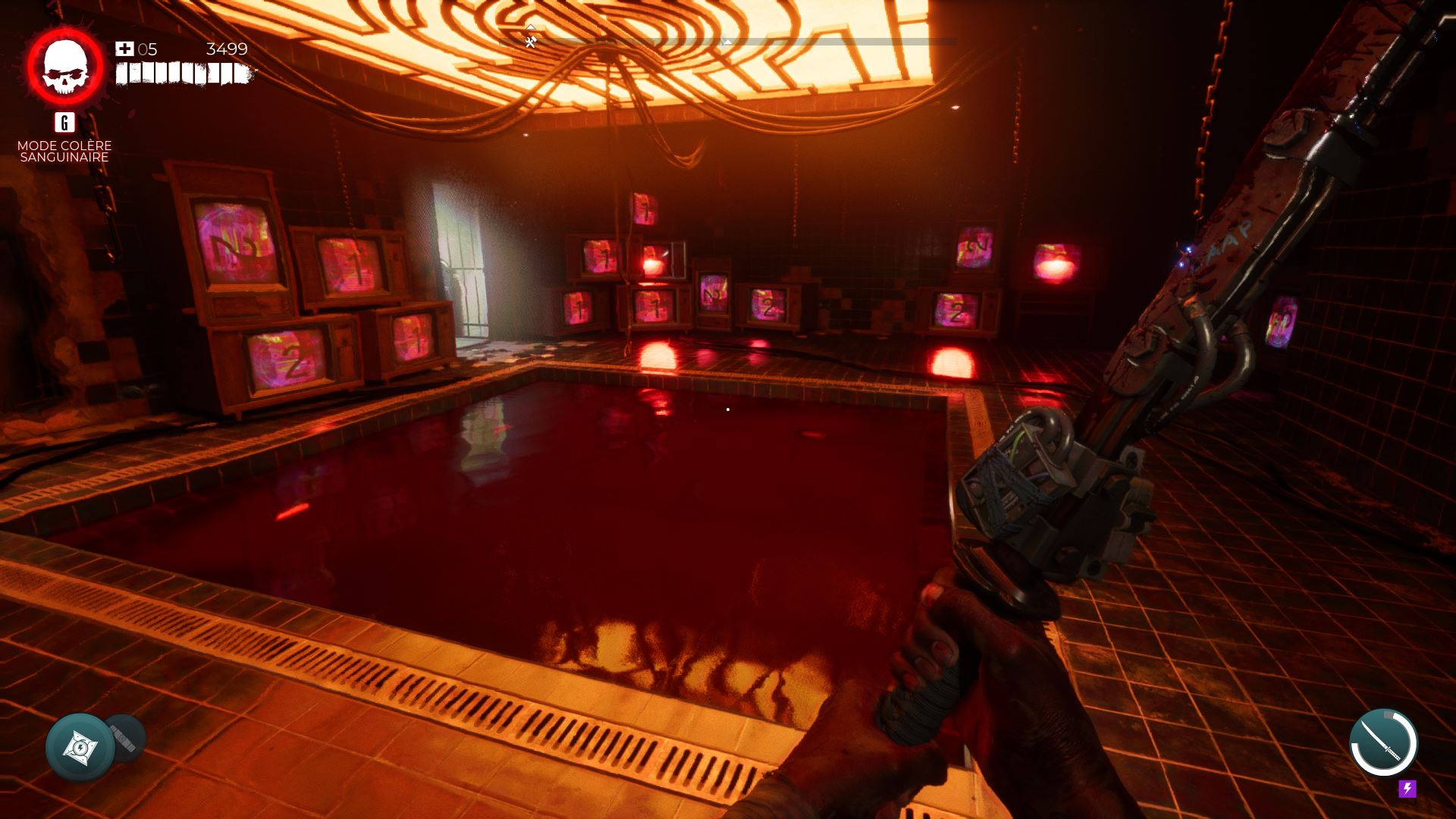1456x819 pixels.
Task: Select the workbench marker on the compass
Action: (x=531, y=42)
